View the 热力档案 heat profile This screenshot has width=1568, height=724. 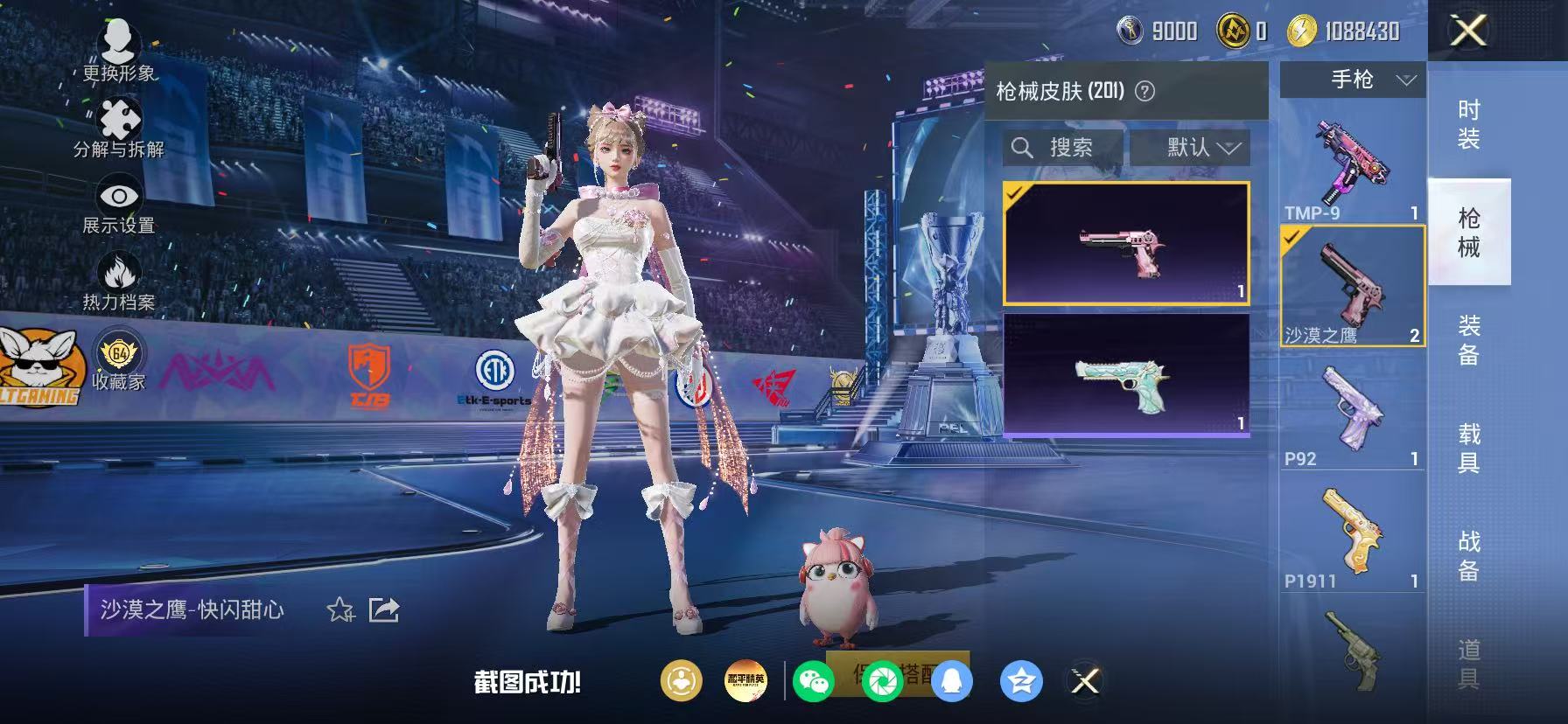pos(118,273)
